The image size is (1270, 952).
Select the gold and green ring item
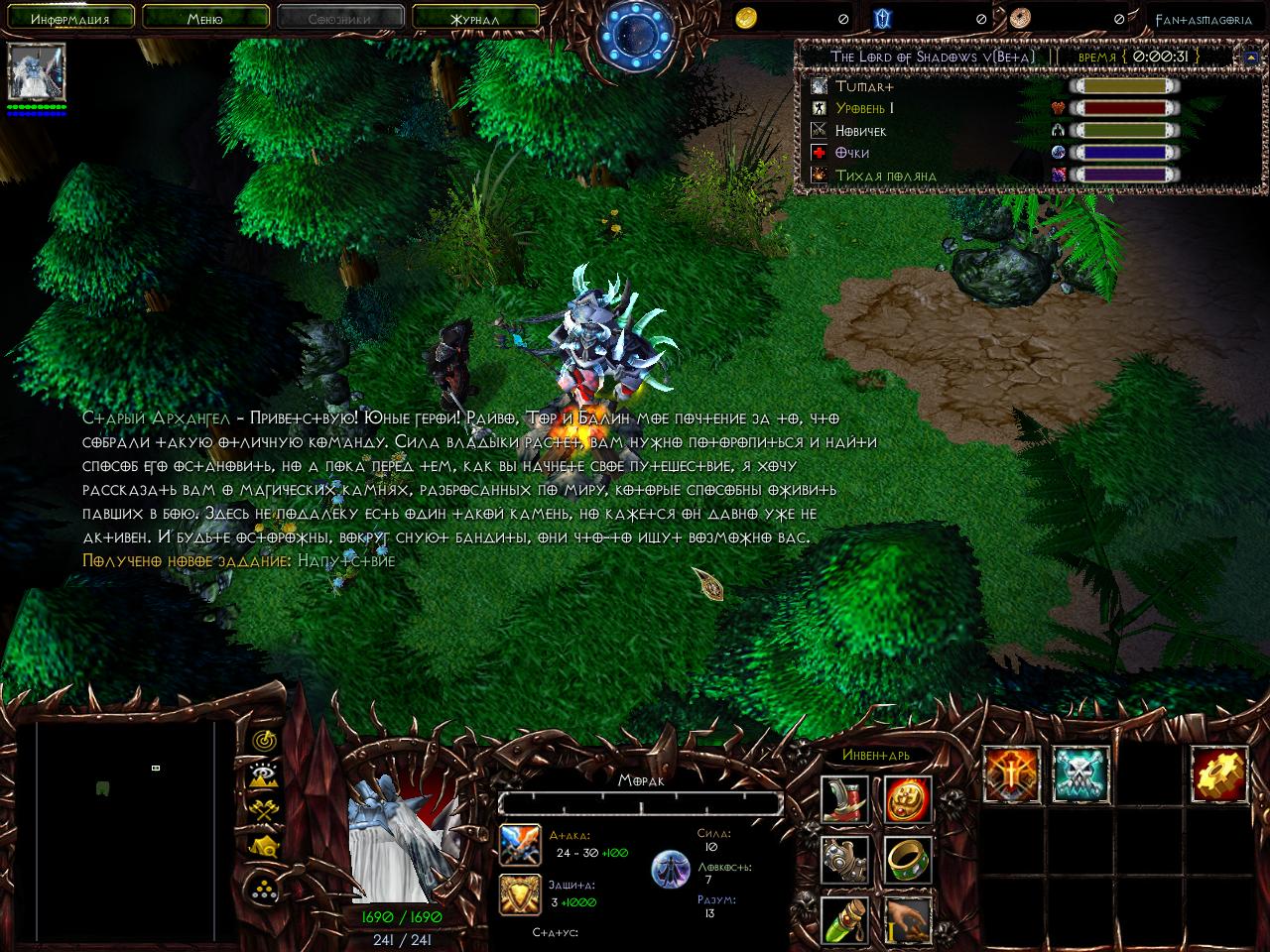pos(907,859)
